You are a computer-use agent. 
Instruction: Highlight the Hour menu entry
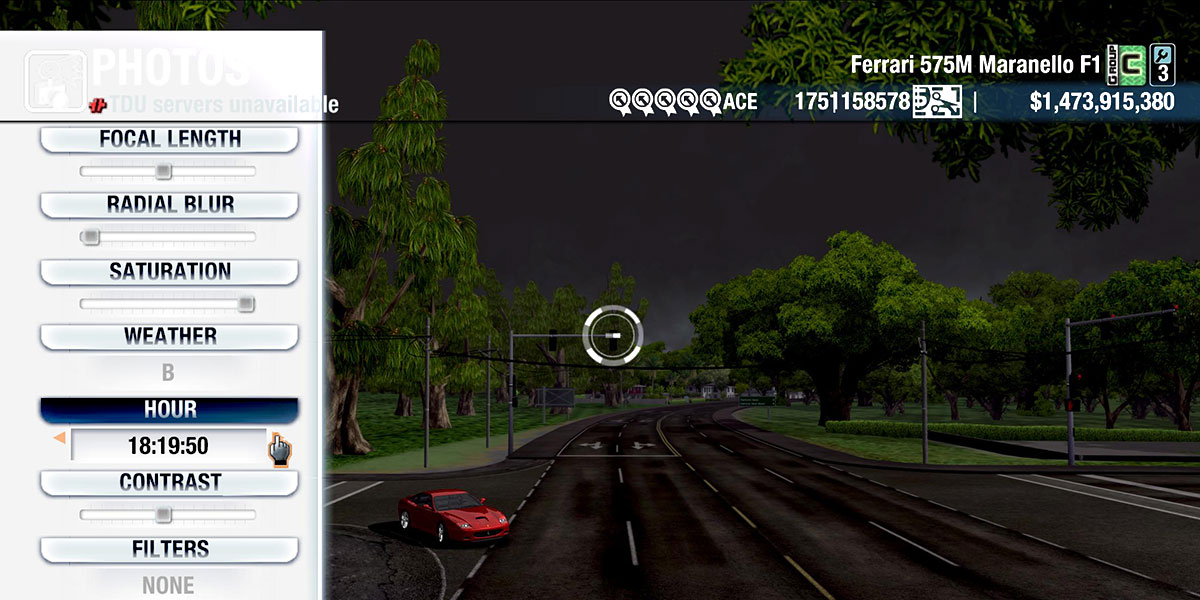[x=169, y=410]
